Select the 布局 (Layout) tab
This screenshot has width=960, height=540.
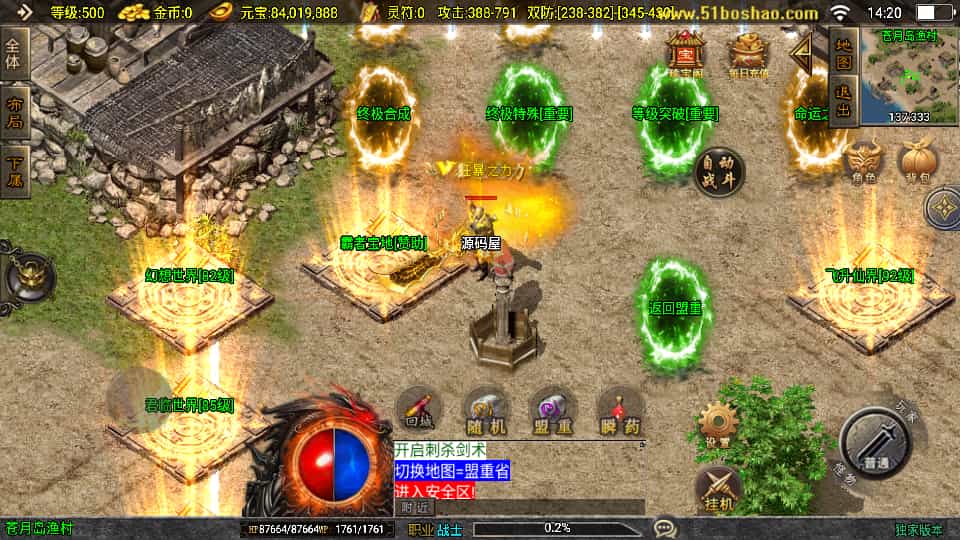point(14,109)
